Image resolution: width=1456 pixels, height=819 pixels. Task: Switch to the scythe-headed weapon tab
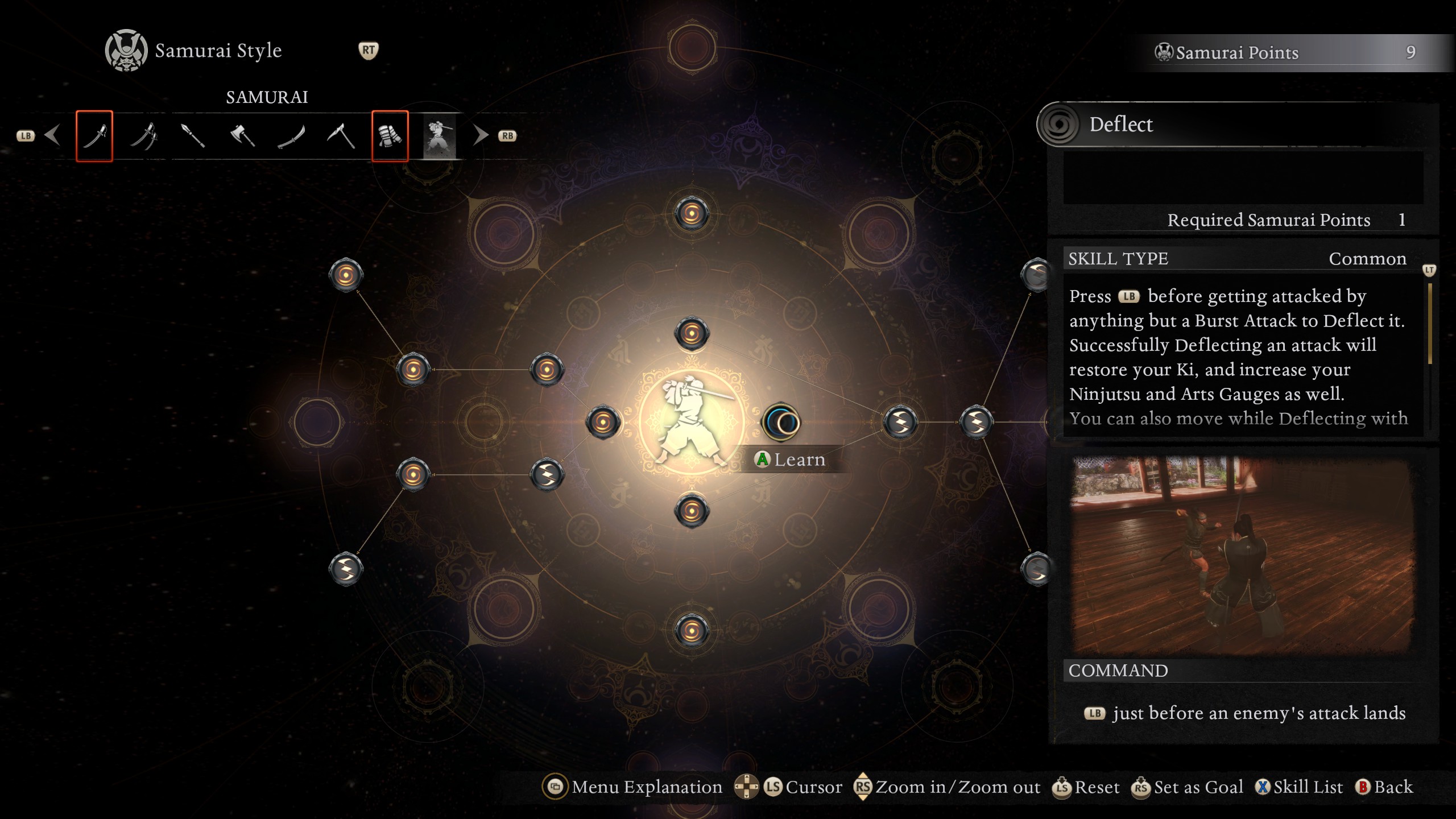pyautogui.click(x=341, y=136)
